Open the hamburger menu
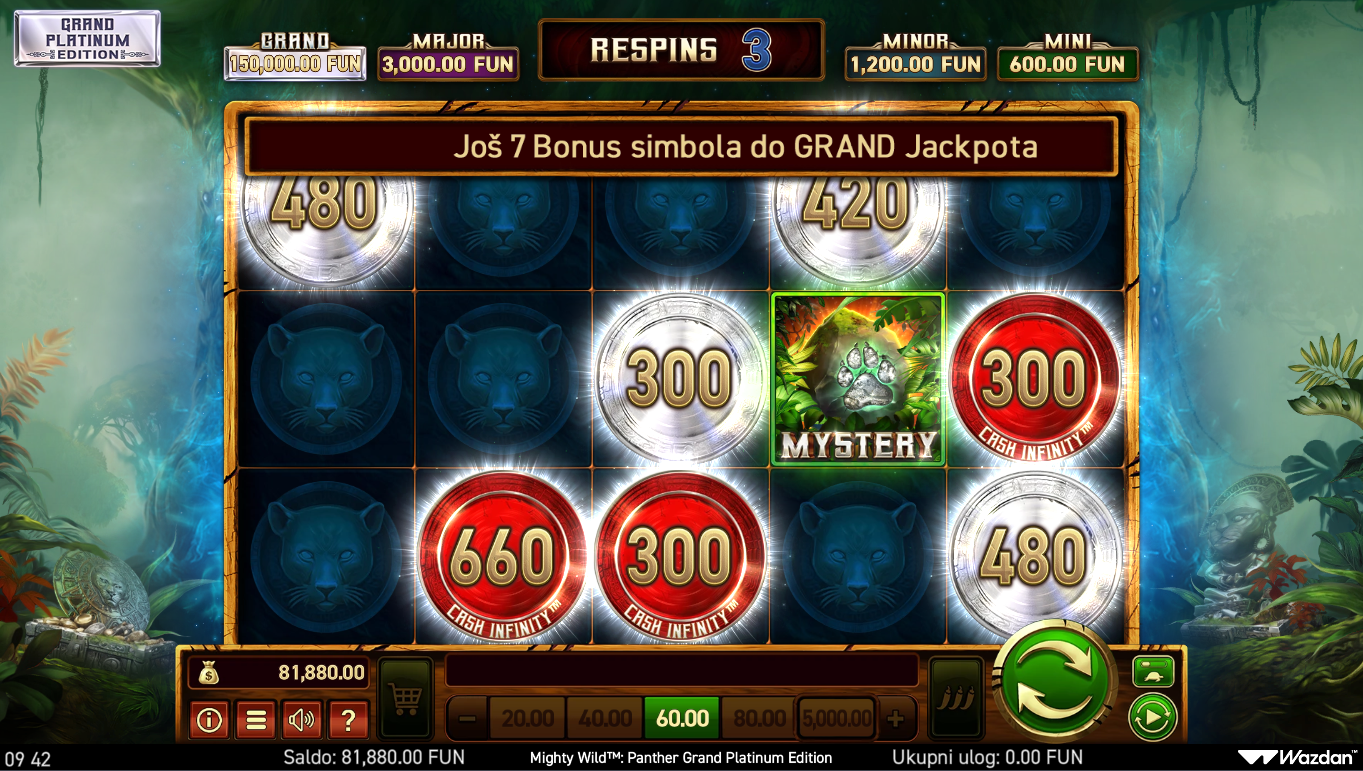1363x771 pixels. (255, 719)
